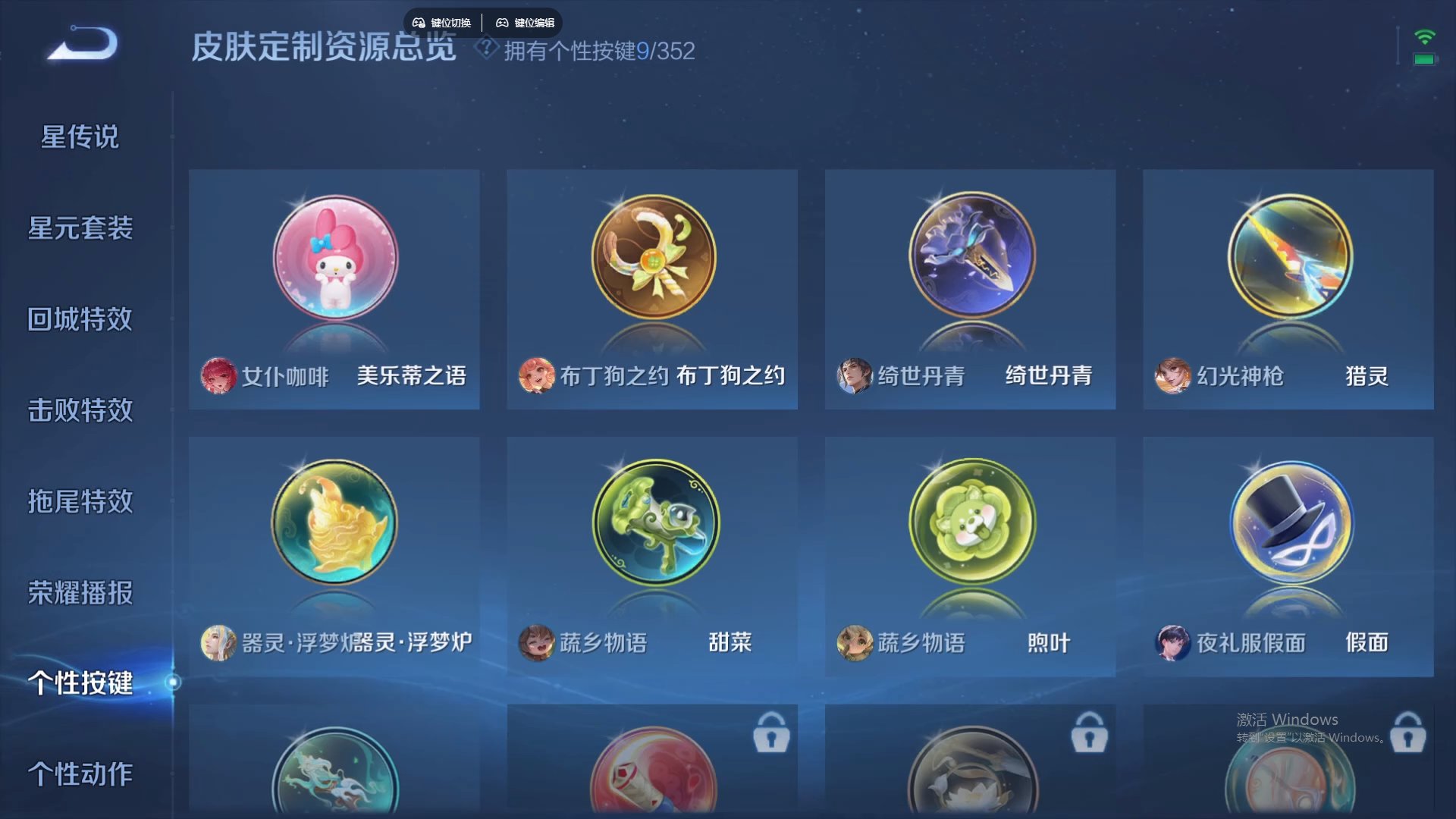Click the 假面 top hat button orb
This screenshot has height=819, width=1456.
pyautogui.click(x=1288, y=523)
